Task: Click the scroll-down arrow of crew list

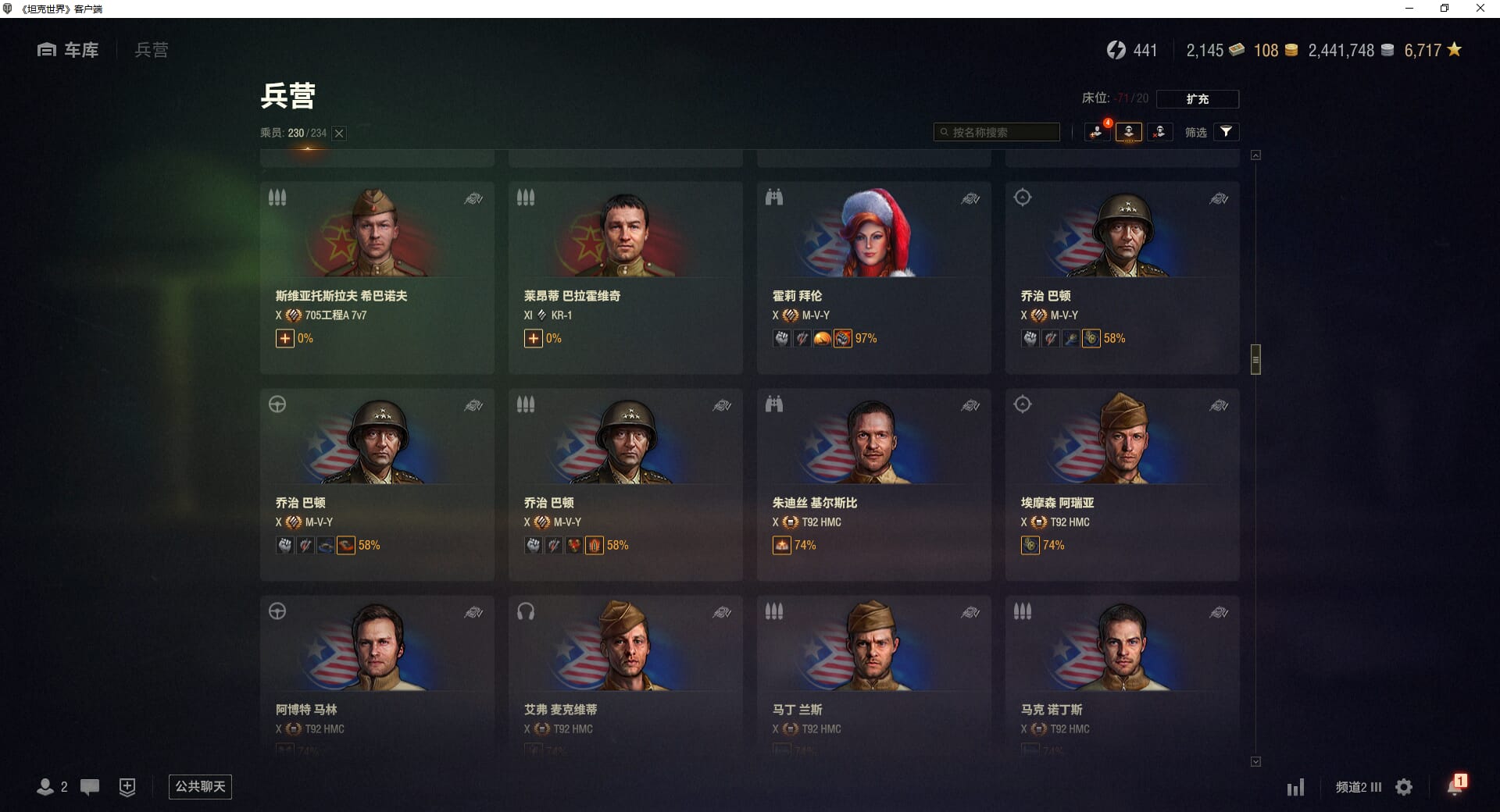Action: (x=1255, y=761)
